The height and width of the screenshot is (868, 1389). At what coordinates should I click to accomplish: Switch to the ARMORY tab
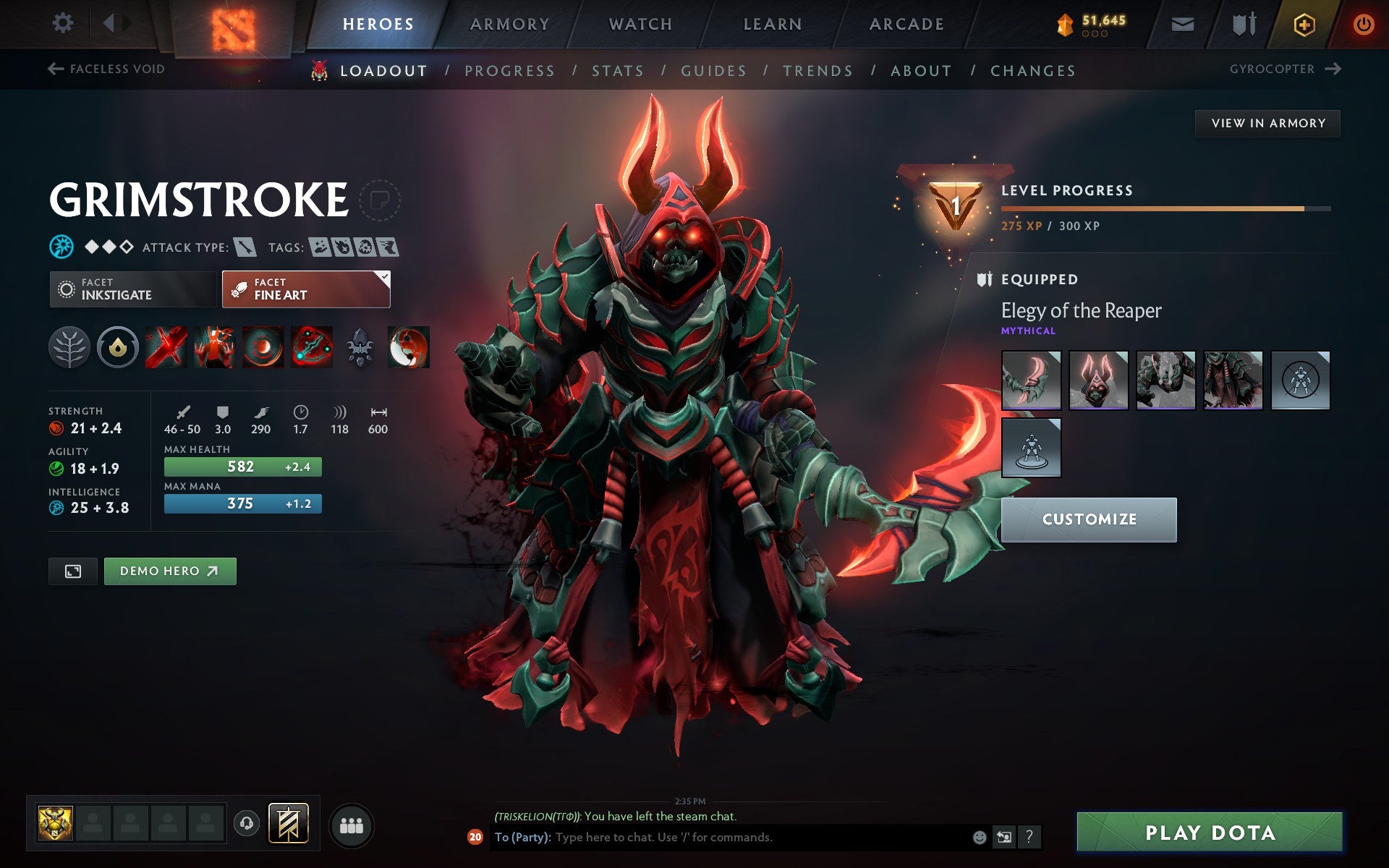pyautogui.click(x=509, y=23)
